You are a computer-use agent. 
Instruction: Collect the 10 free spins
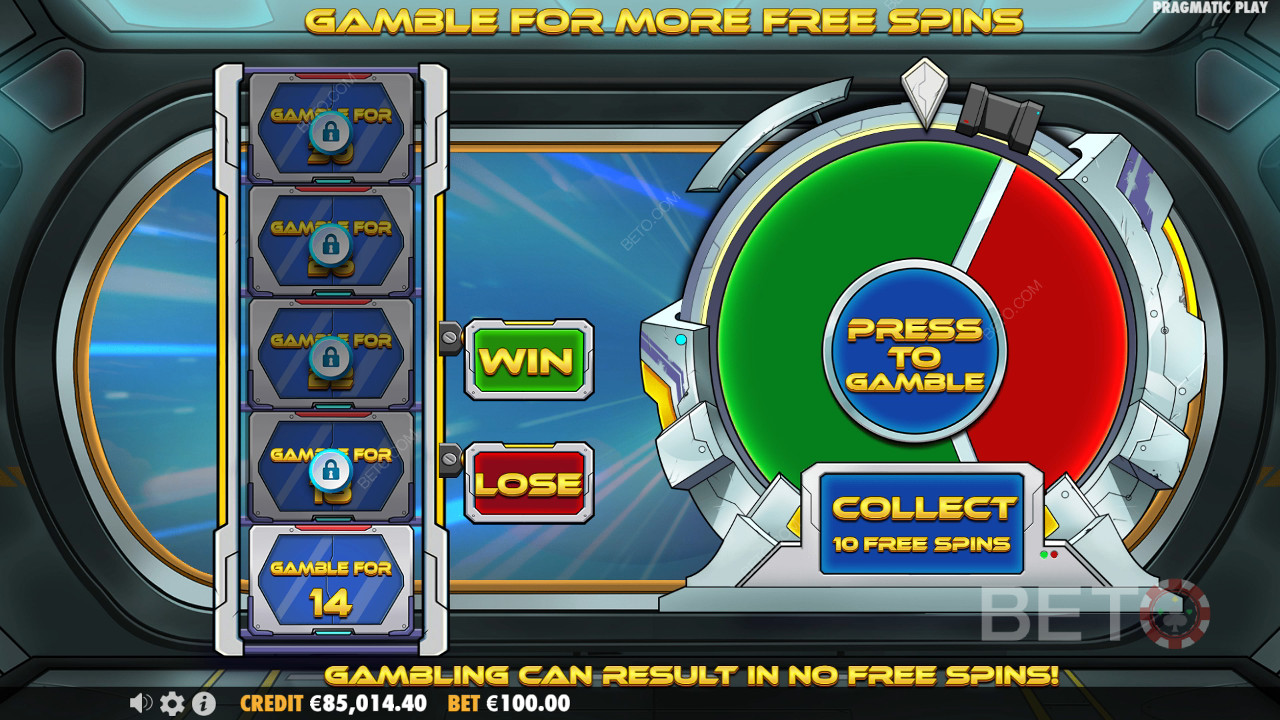921,523
